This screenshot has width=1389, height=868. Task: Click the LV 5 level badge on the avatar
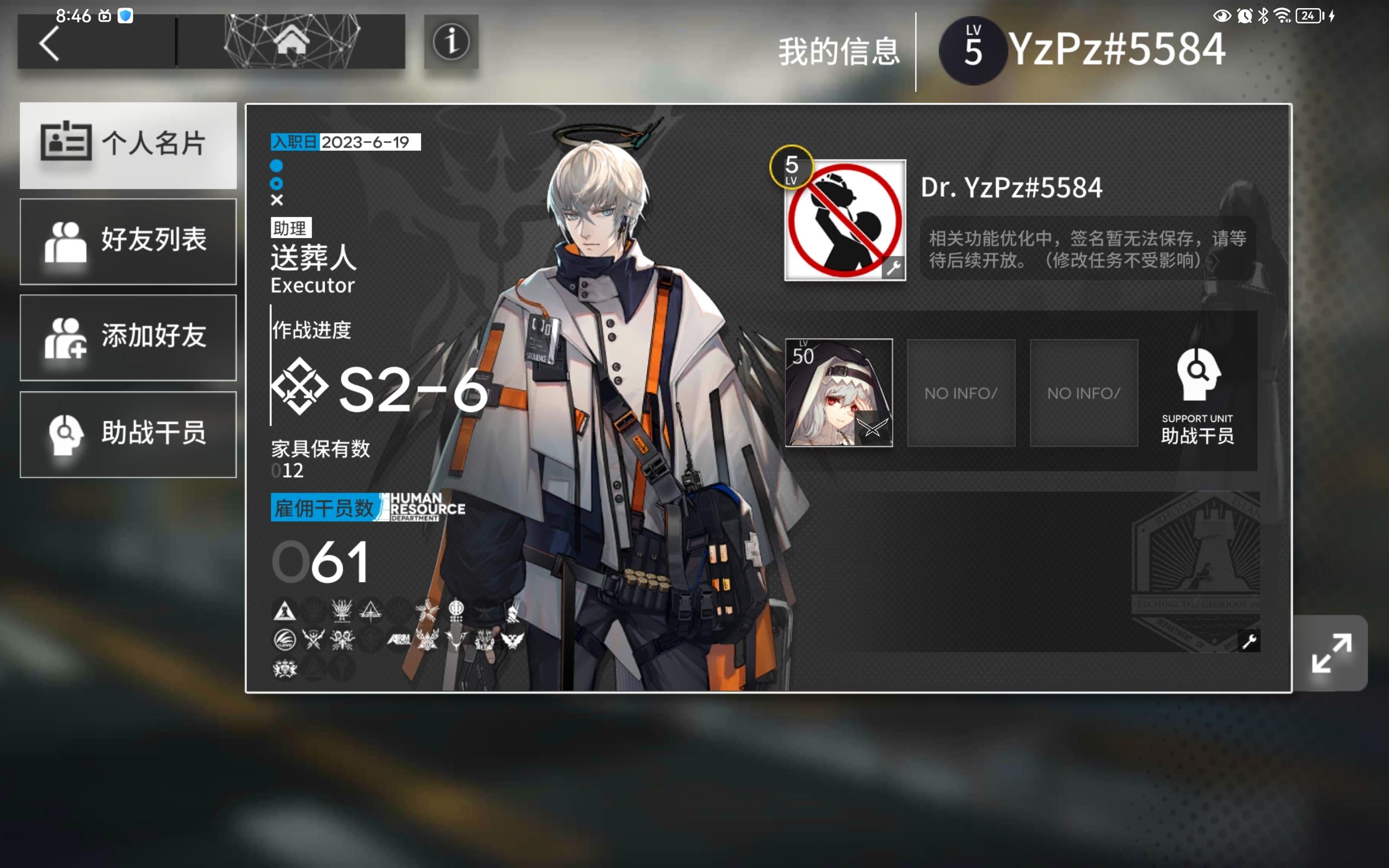(793, 167)
